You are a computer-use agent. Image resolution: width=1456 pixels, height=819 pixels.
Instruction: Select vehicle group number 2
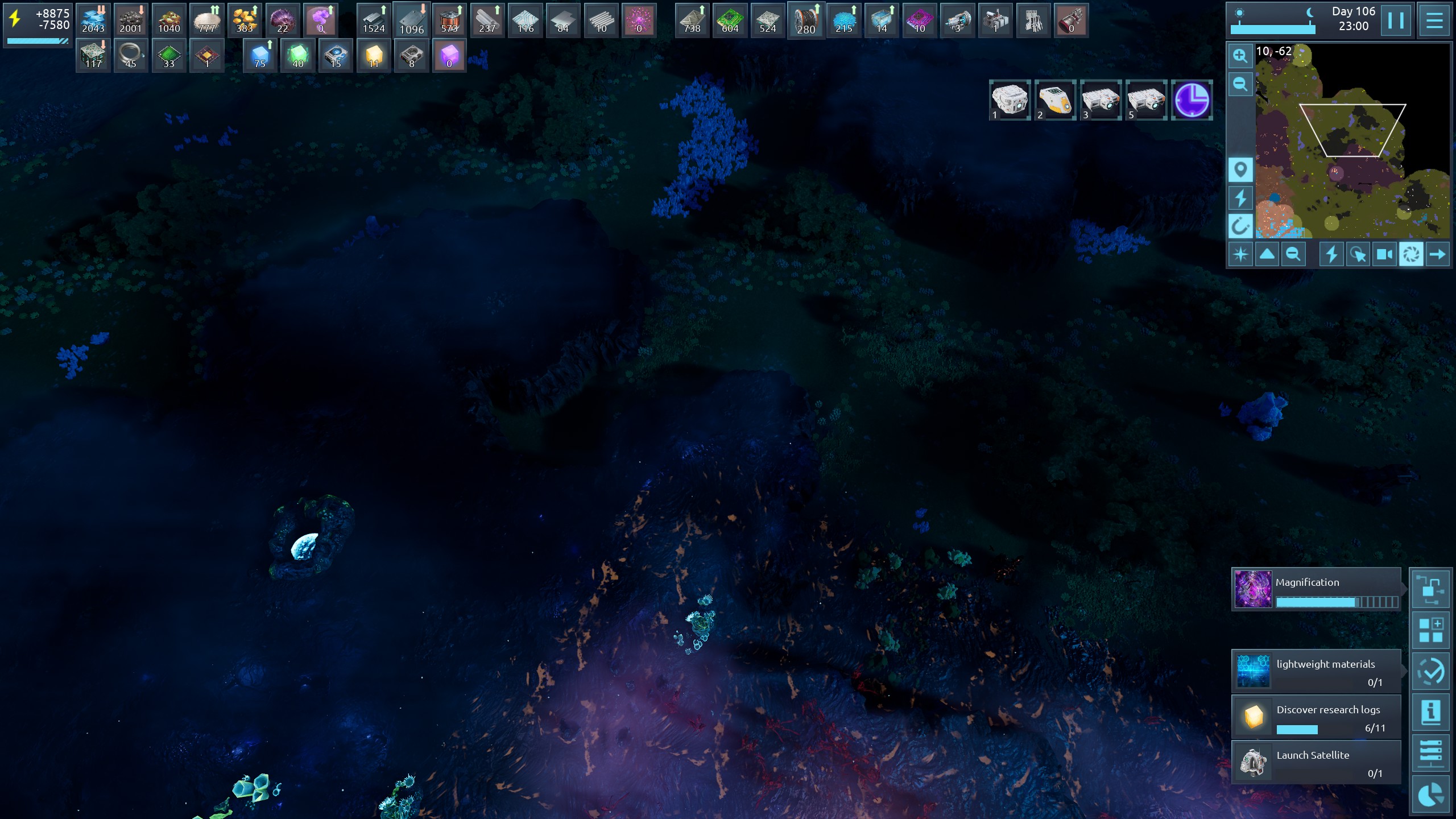(x=1055, y=100)
